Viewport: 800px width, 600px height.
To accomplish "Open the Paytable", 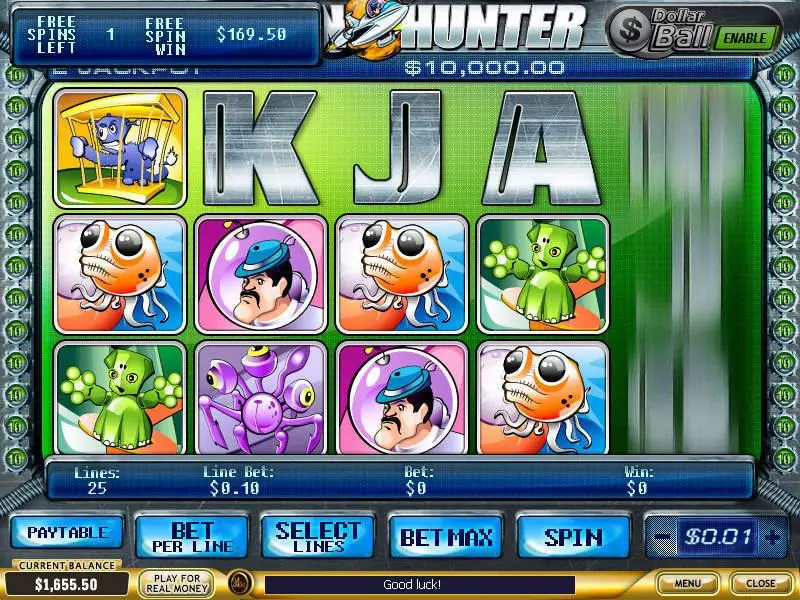I will tap(67, 533).
